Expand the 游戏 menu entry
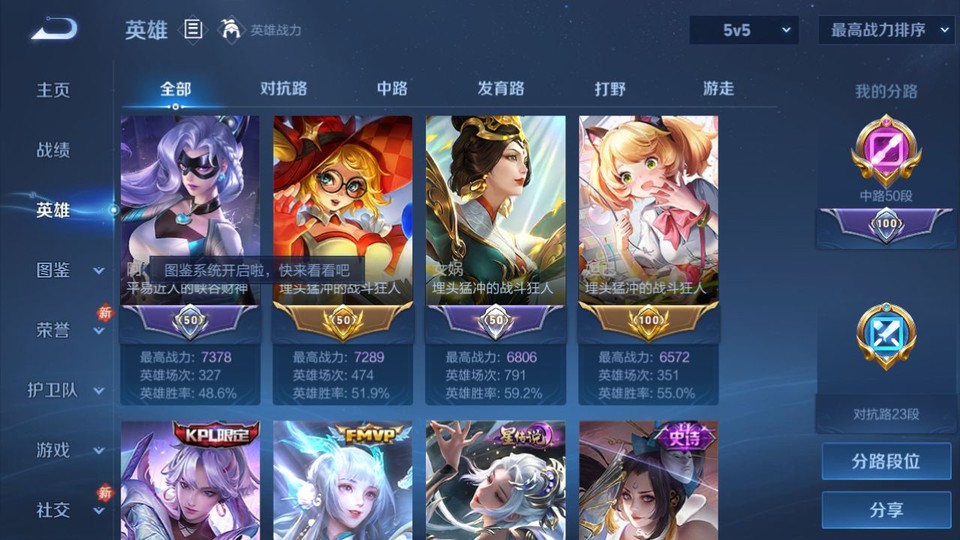Screen dimensions: 960x540 (x=68, y=450)
